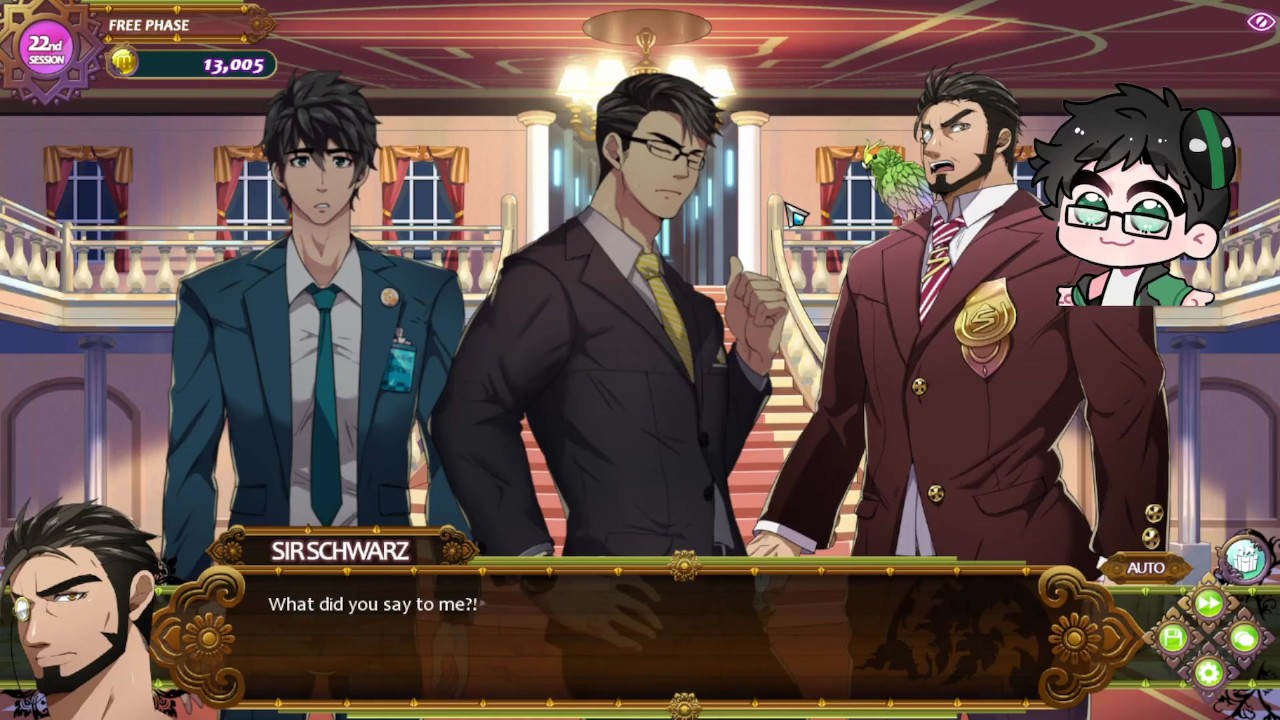The width and height of the screenshot is (1280, 720).
Task: Open the gift box menu
Action: pyautogui.click(x=1243, y=559)
